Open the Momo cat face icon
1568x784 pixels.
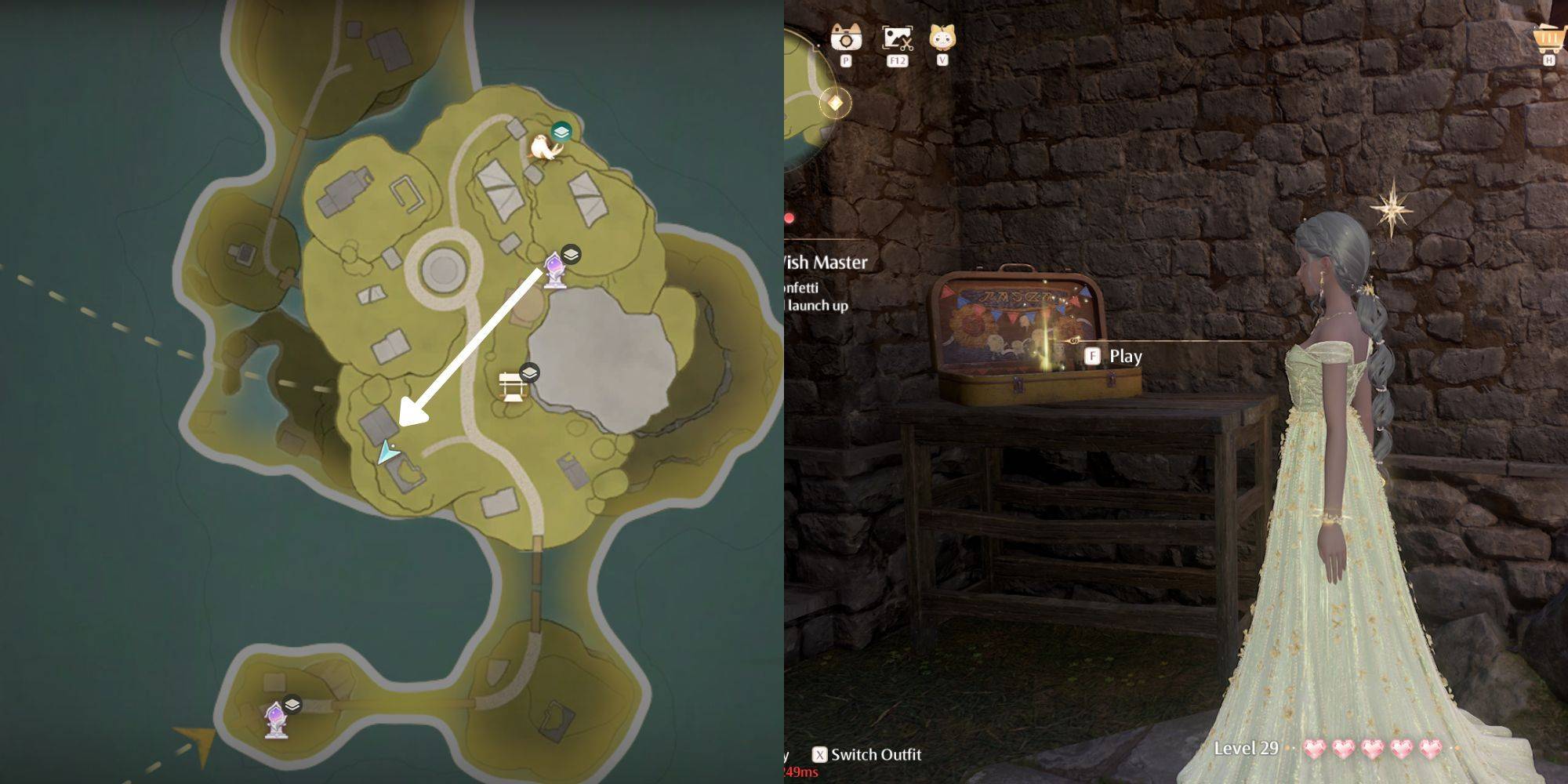point(942,38)
